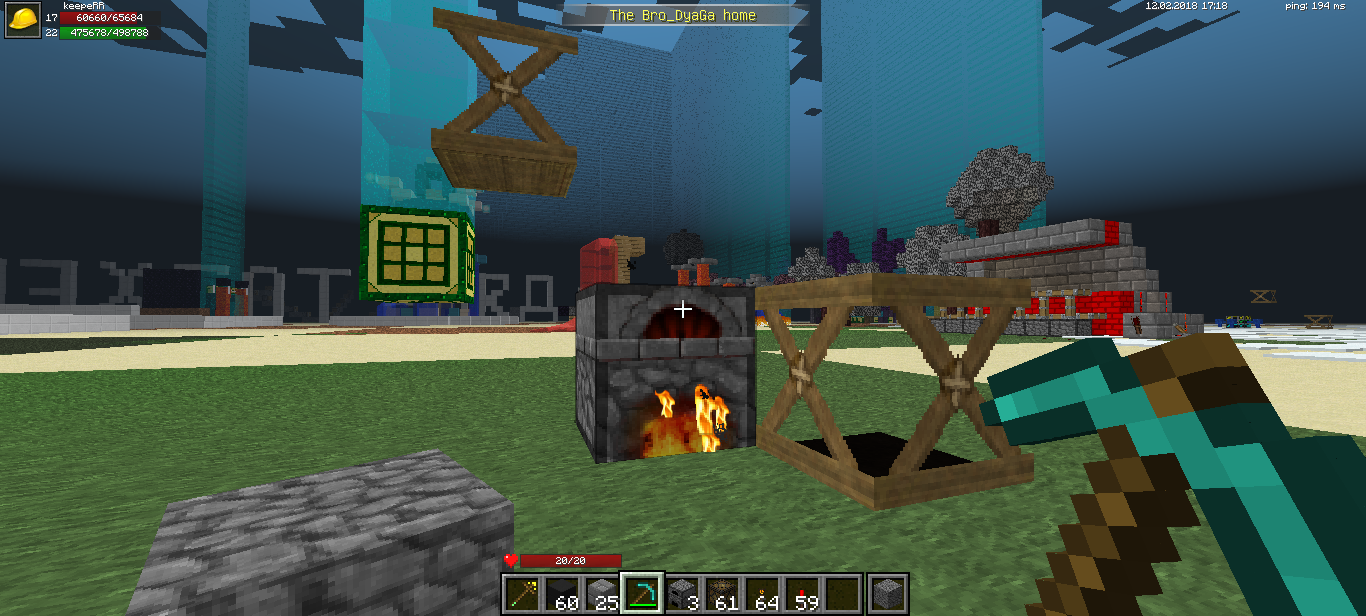Click the yellow hard hat profile icon
The image size is (1366, 616).
23,19
